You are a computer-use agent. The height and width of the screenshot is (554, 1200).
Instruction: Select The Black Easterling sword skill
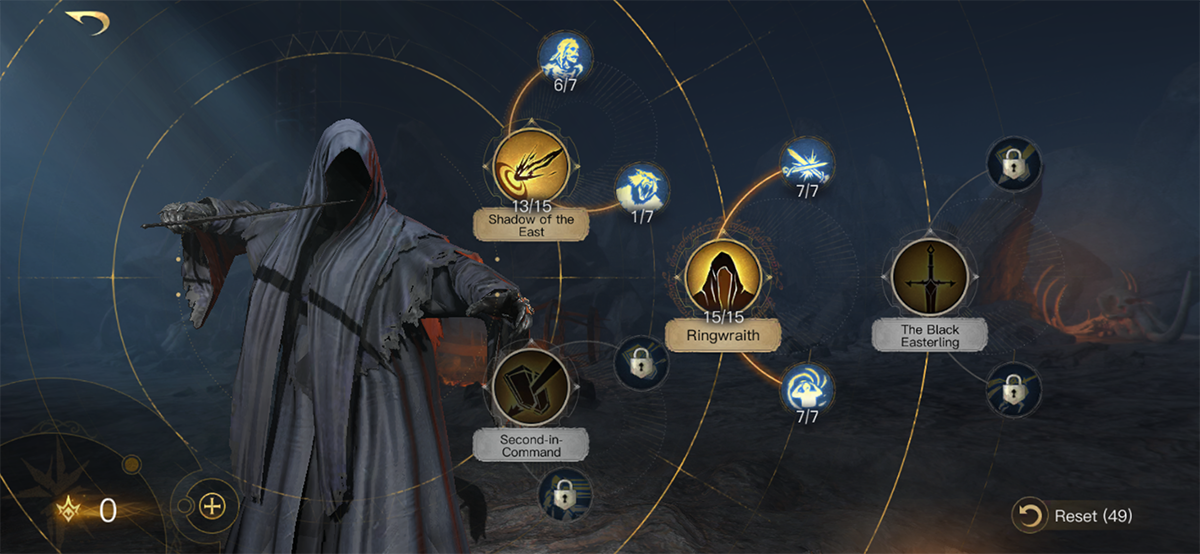[929, 277]
